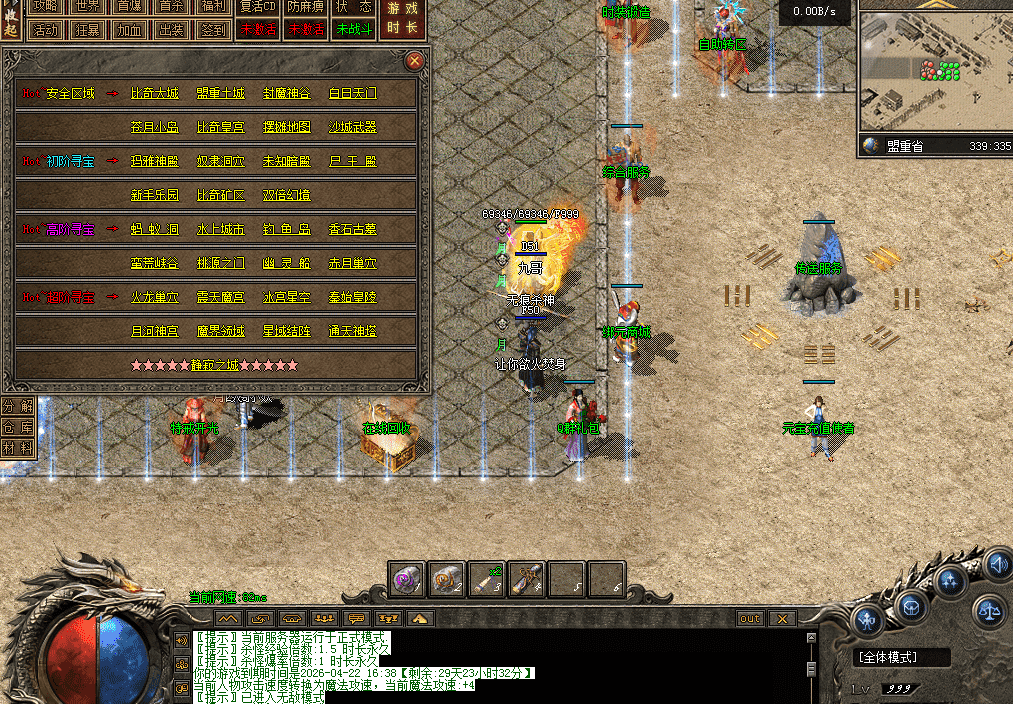Open the 分解 dismantle button
The height and width of the screenshot is (704, 1013).
click(x=16, y=406)
